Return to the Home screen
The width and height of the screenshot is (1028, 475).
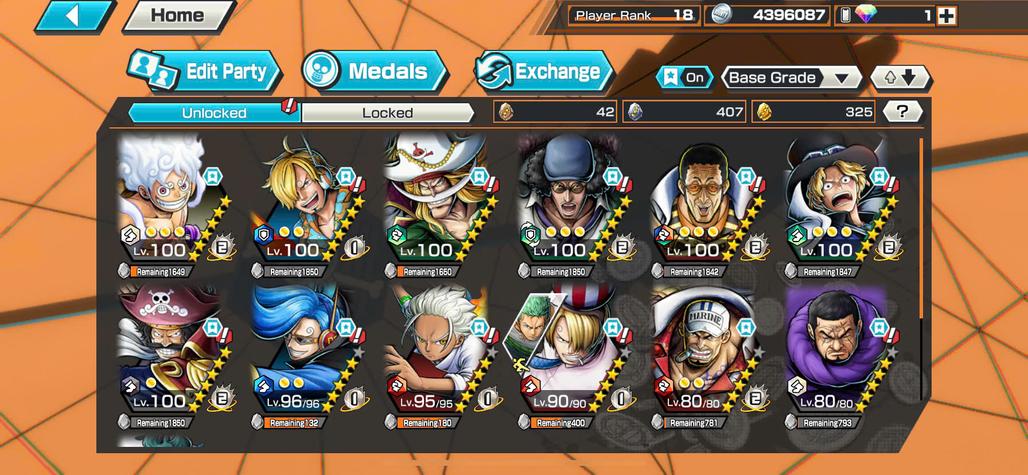[177, 16]
